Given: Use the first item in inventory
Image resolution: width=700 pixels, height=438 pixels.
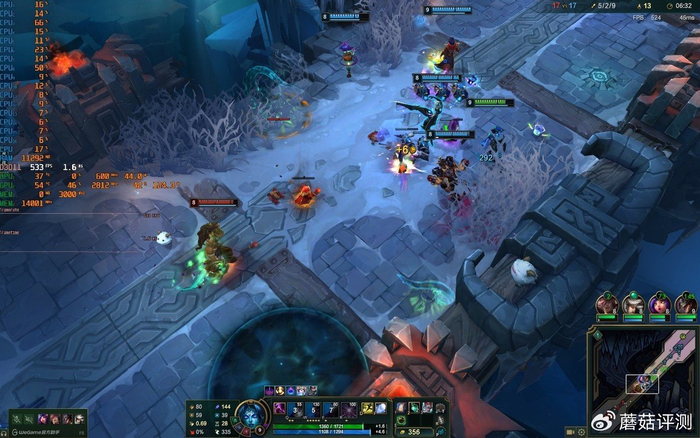Looking at the screenshot, I should pyautogui.click(x=401, y=408).
